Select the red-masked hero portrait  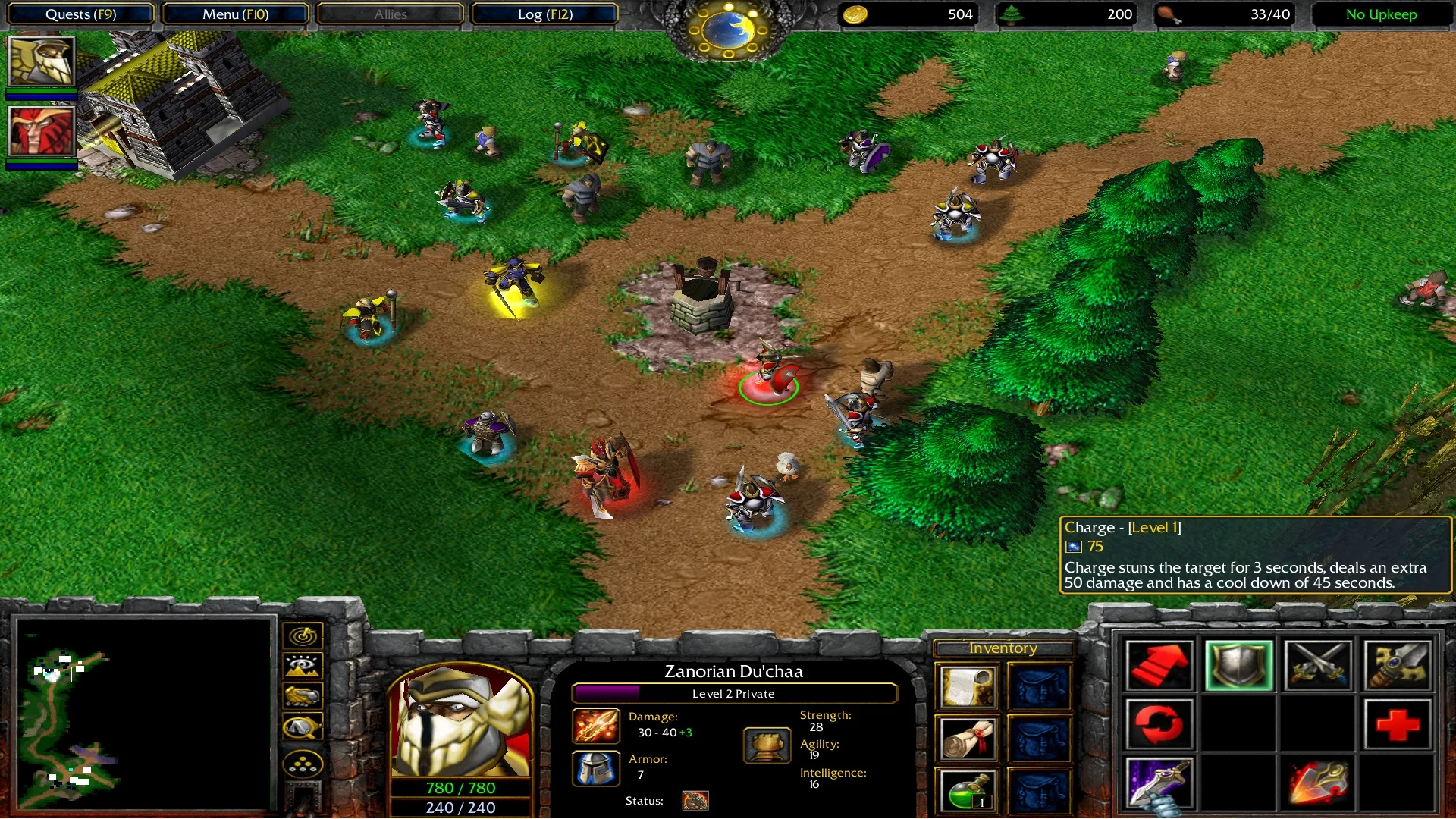(42, 131)
